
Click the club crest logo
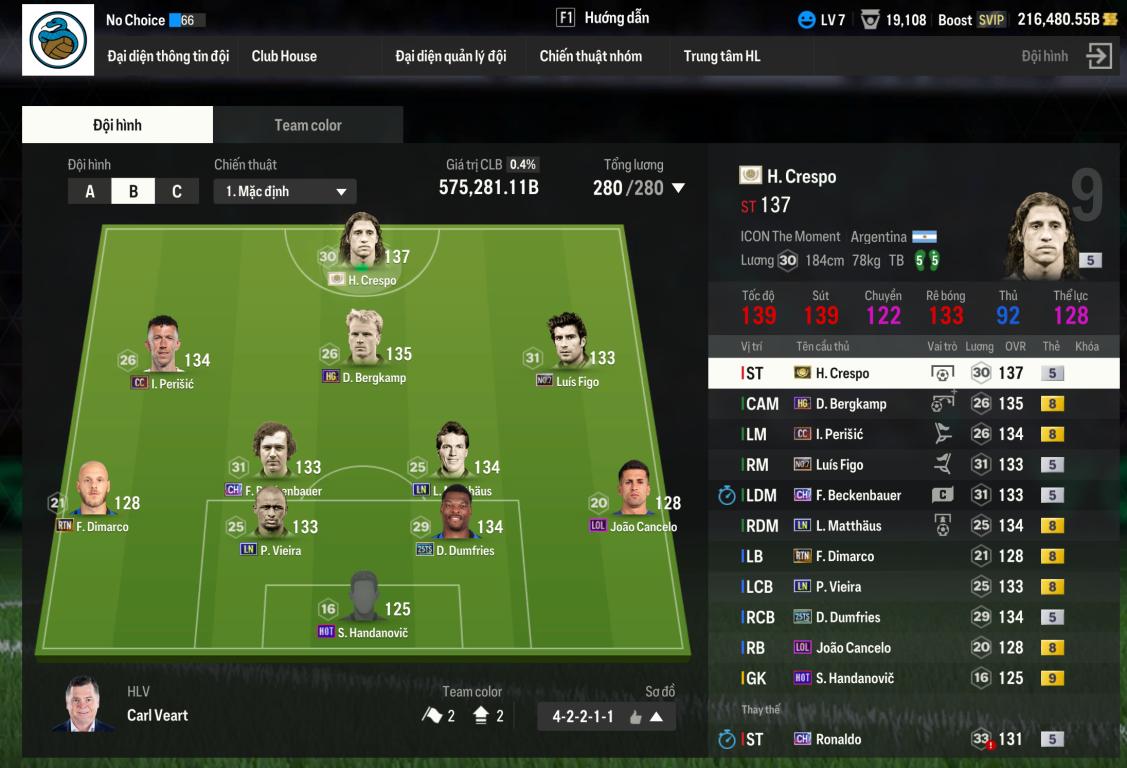pos(58,40)
